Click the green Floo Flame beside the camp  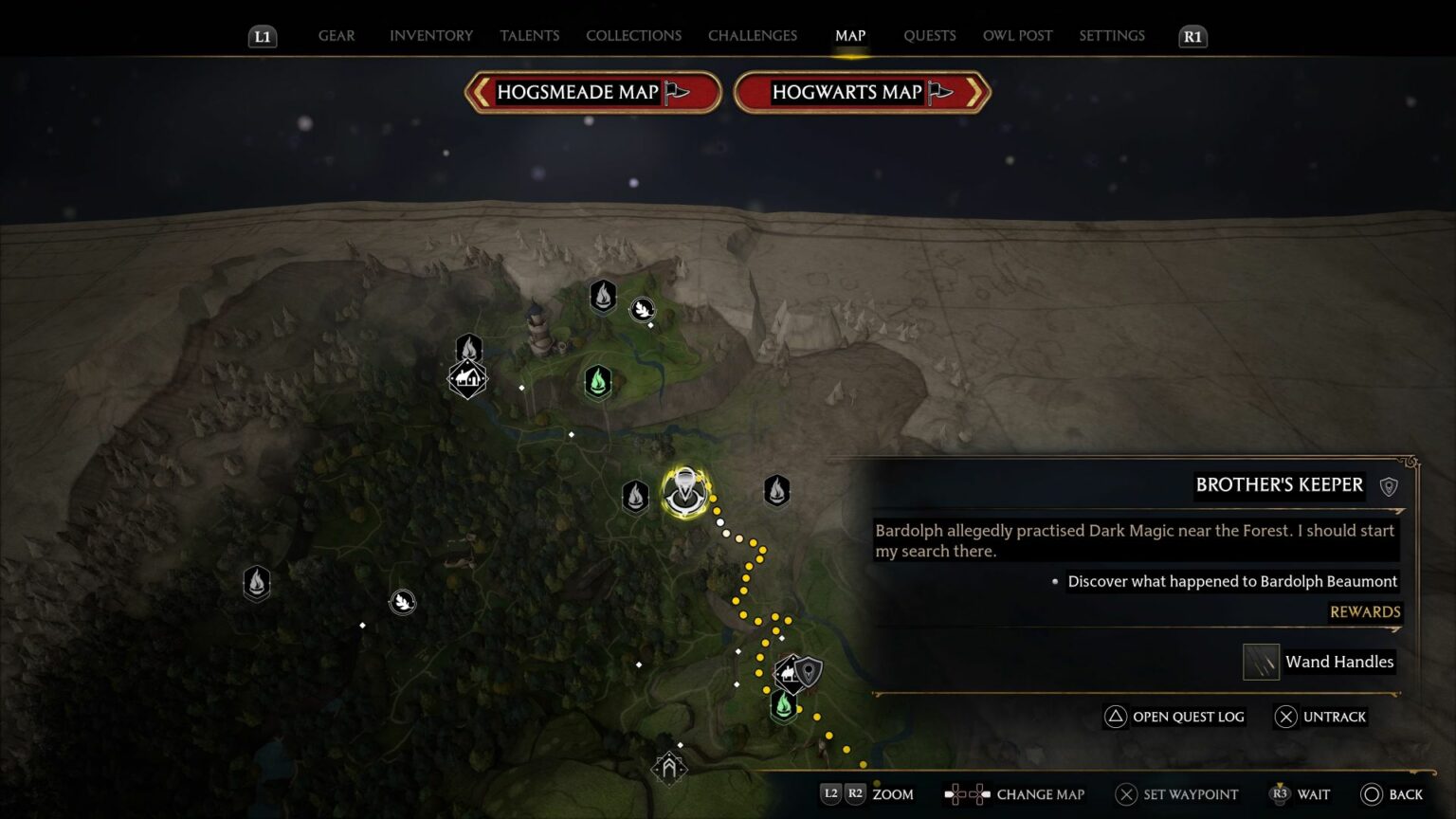(782, 706)
